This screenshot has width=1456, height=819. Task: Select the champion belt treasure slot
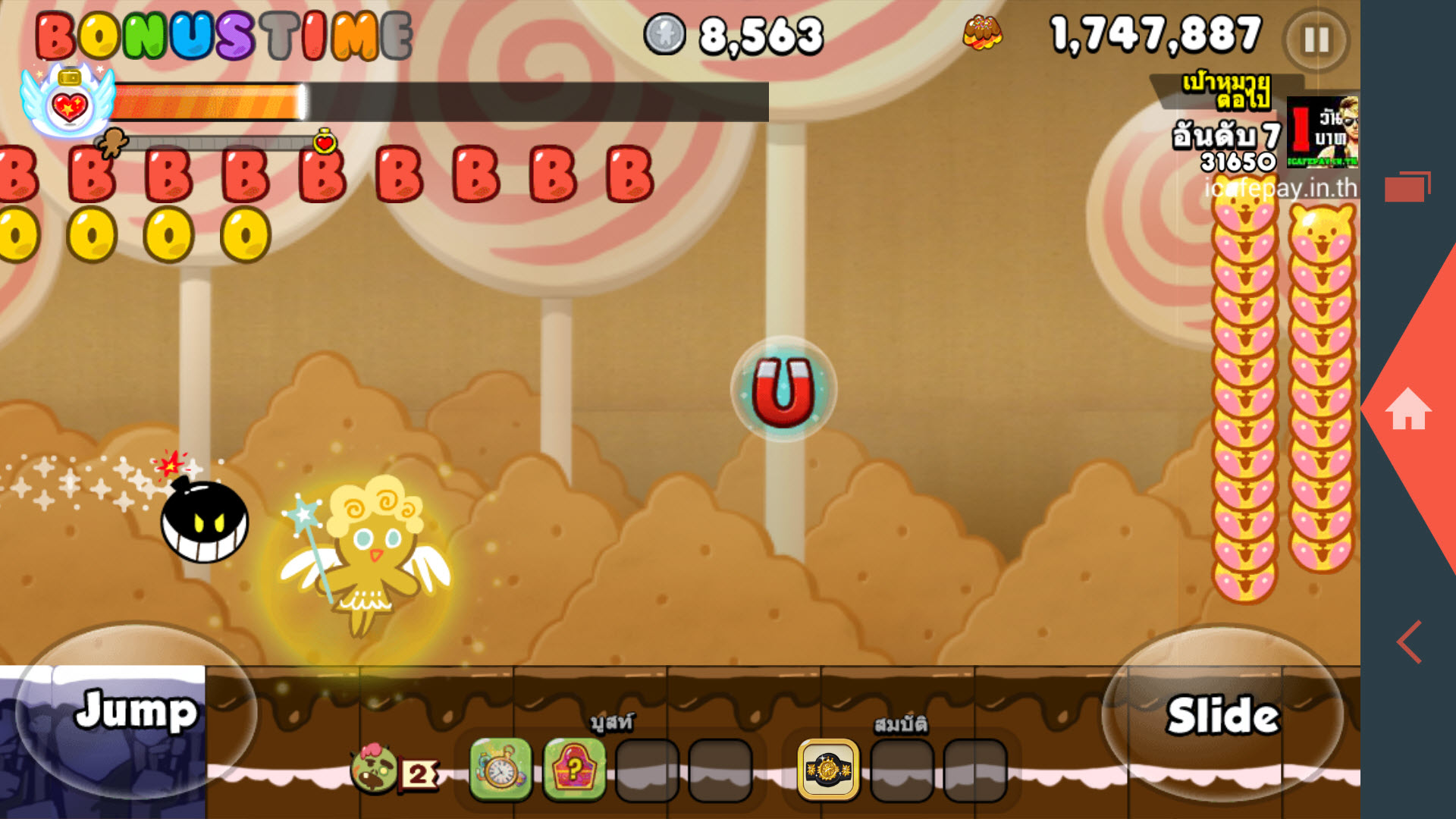pyautogui.click(x=828, y=770)
